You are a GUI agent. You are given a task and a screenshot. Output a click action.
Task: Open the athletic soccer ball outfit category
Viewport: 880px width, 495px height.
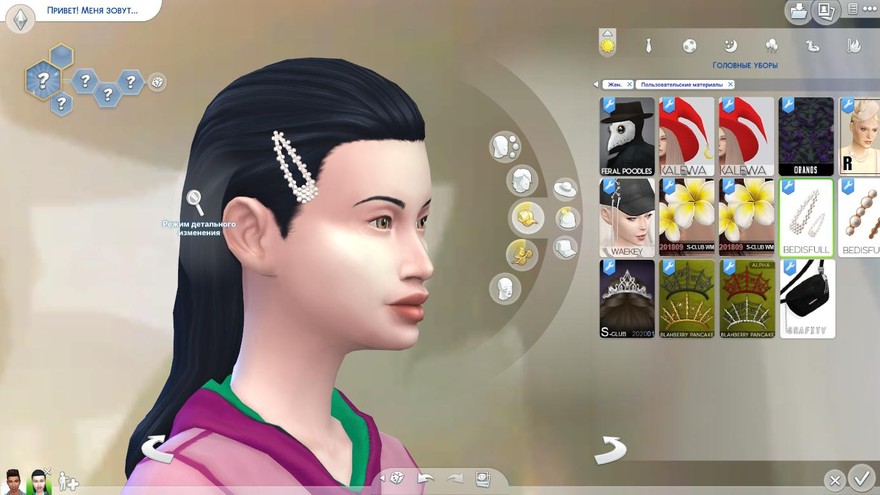click(x=689, y=45)
